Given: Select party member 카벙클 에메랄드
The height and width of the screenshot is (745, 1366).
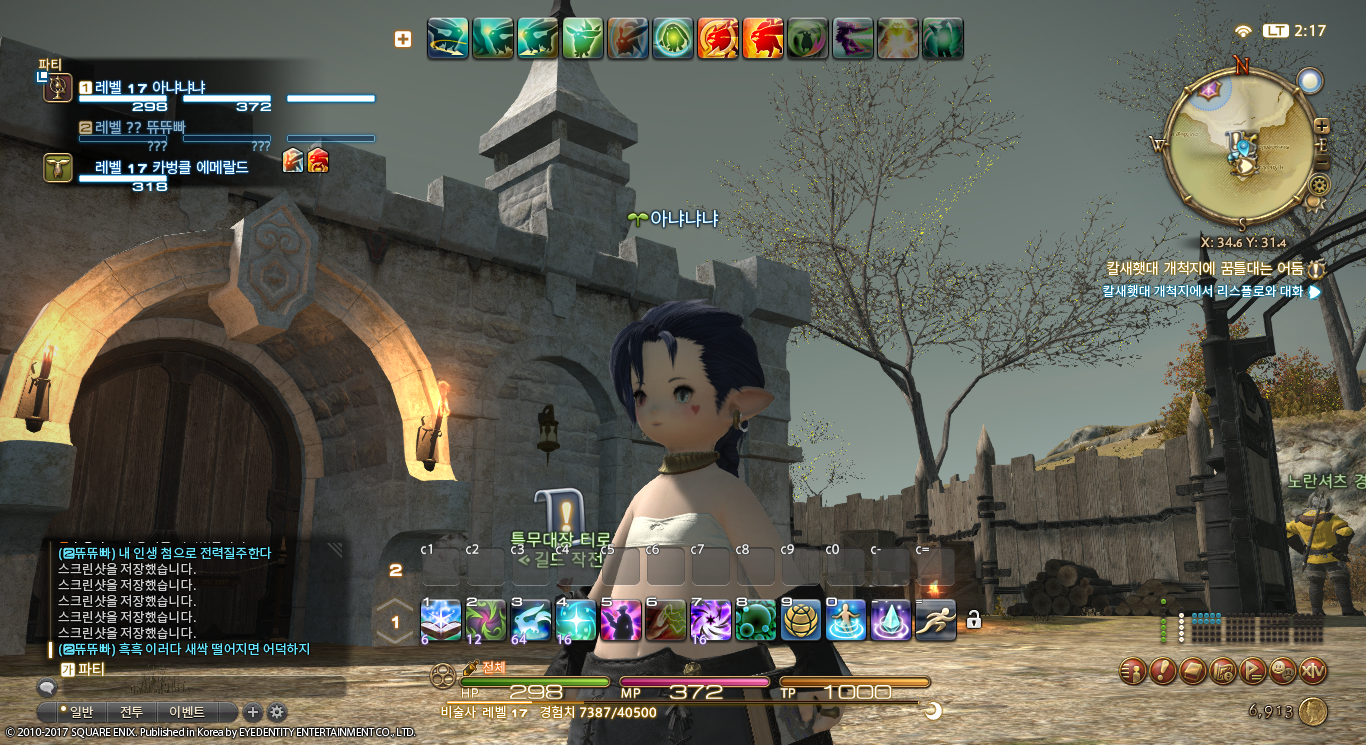Looking at the screenshot, I should point(170,168).
